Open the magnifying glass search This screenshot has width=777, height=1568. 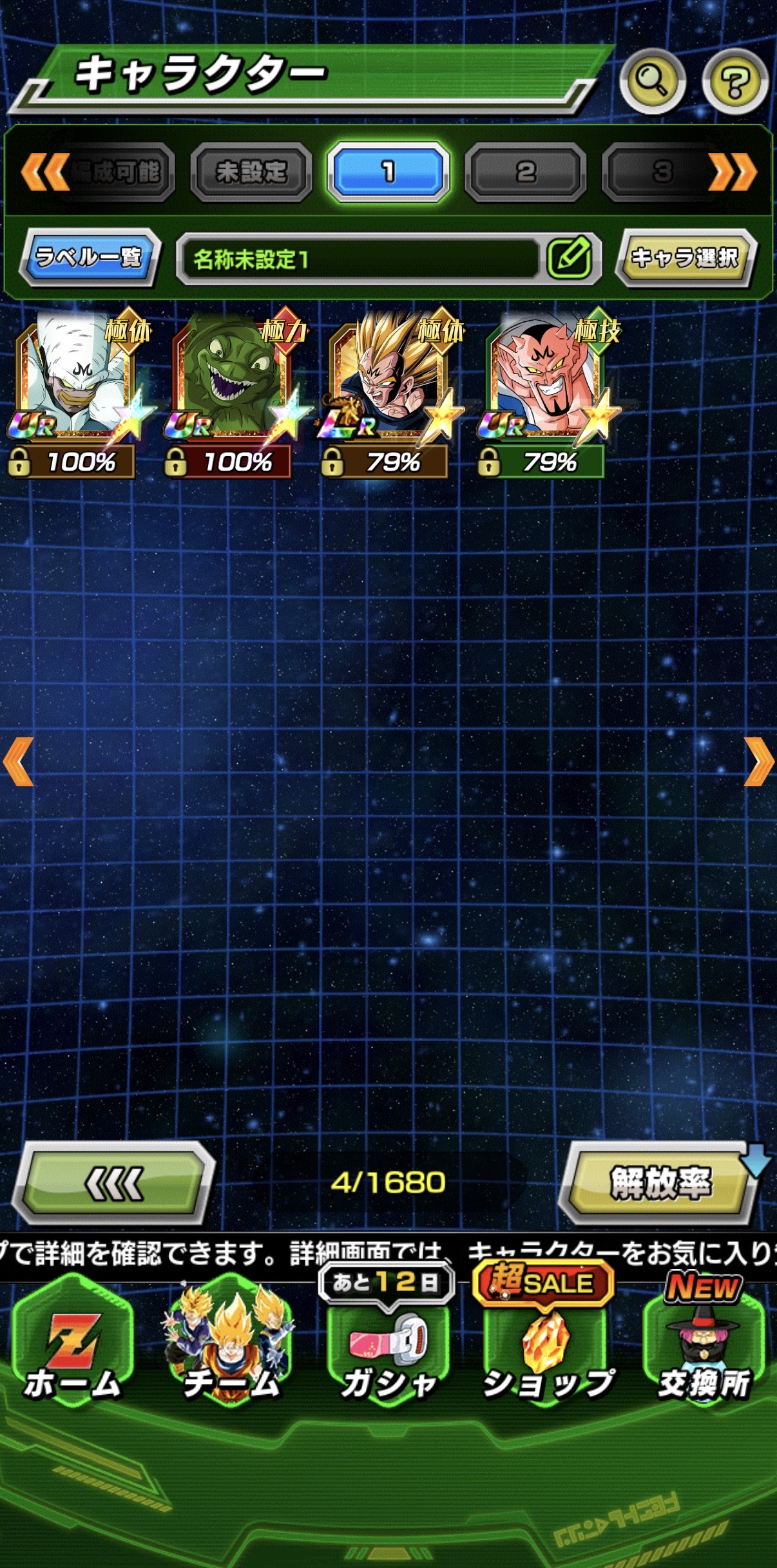[x=651, y=81]
